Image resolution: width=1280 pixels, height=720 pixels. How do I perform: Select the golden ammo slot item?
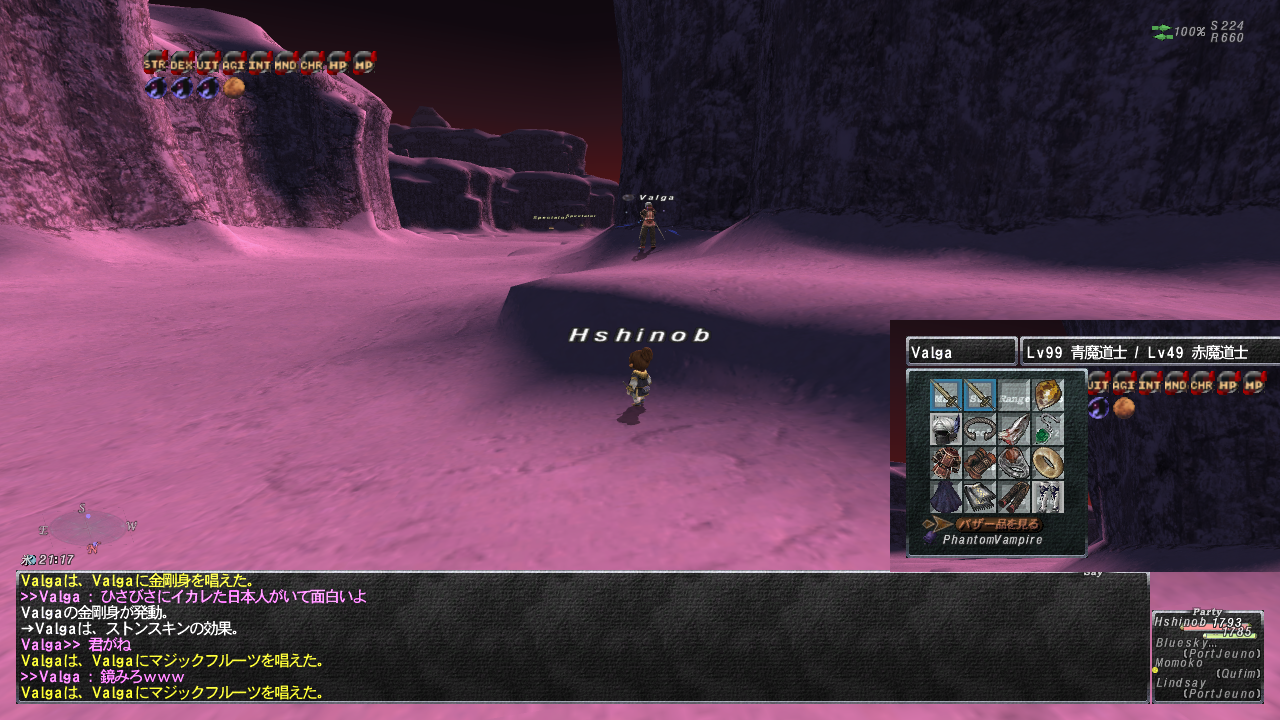point(1047,395)
